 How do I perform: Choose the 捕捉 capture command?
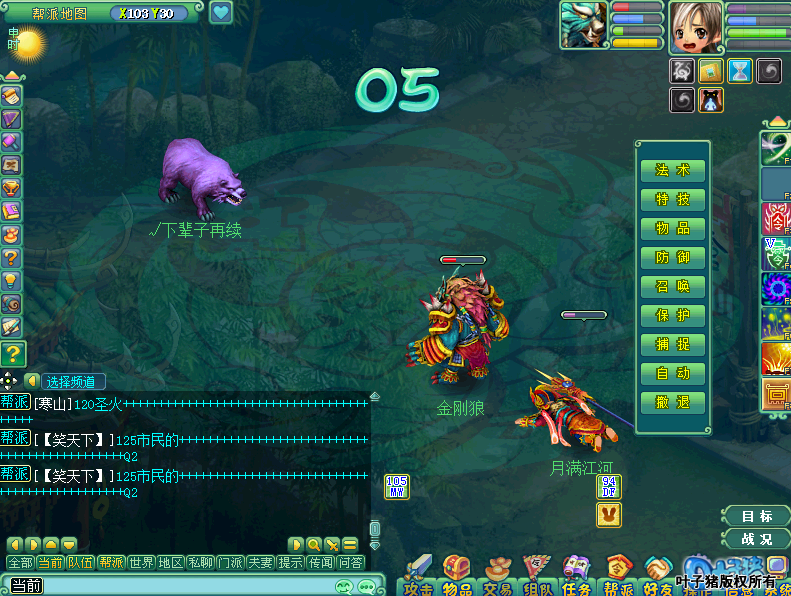673,344
